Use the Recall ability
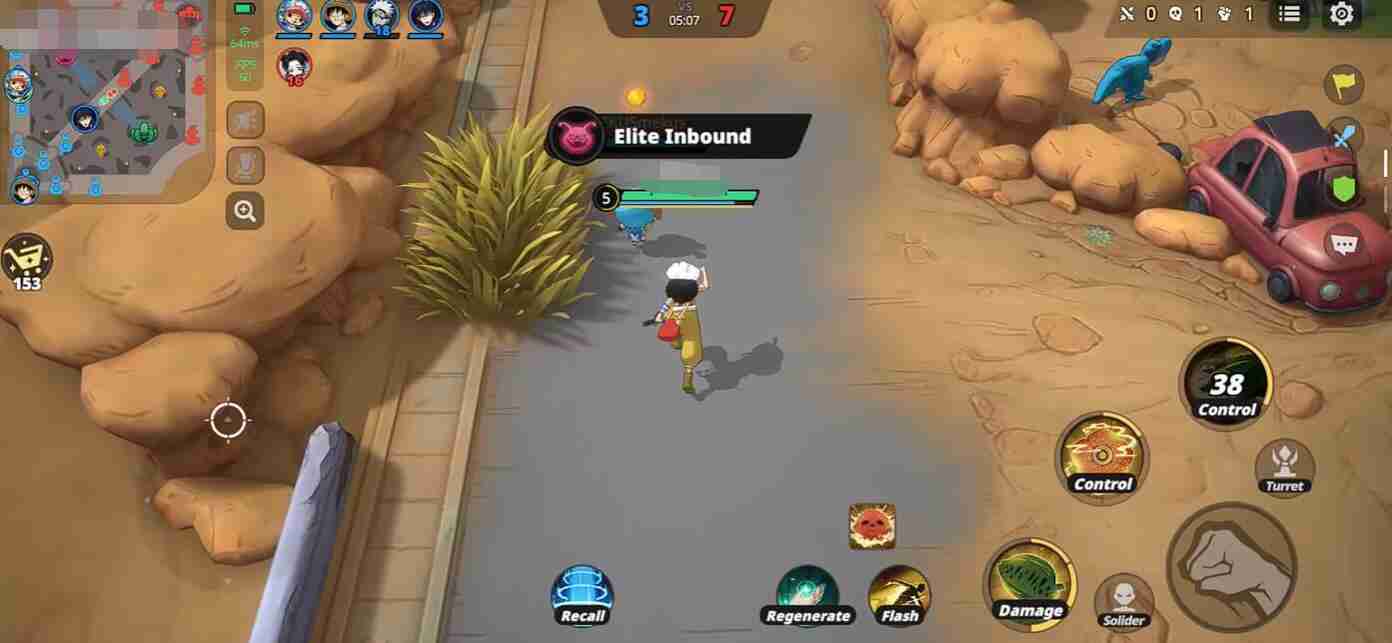Image resolution: width=1392 pixels, height=643 pixels. tap(582, 594)
